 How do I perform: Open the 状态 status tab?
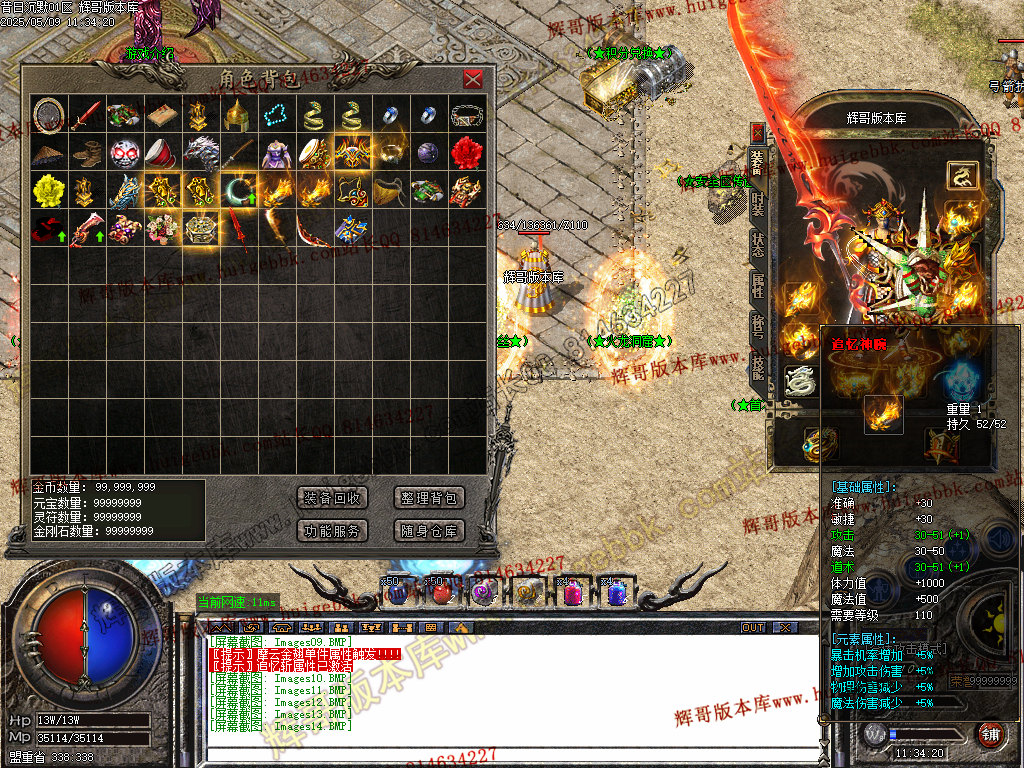(x=757, y=247)
